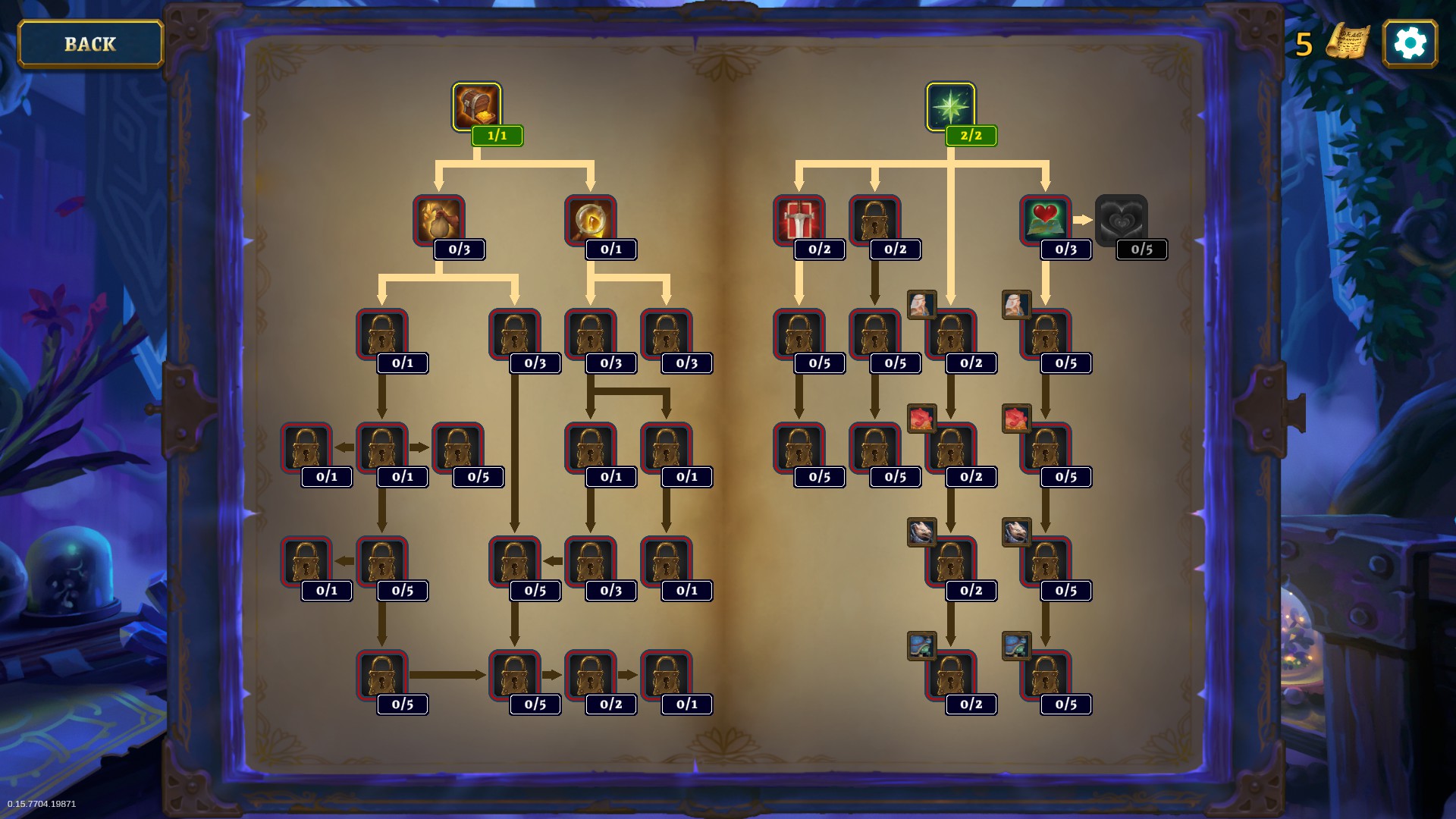
Task: Open settings with the gear icon
Action: [1410, 44]
